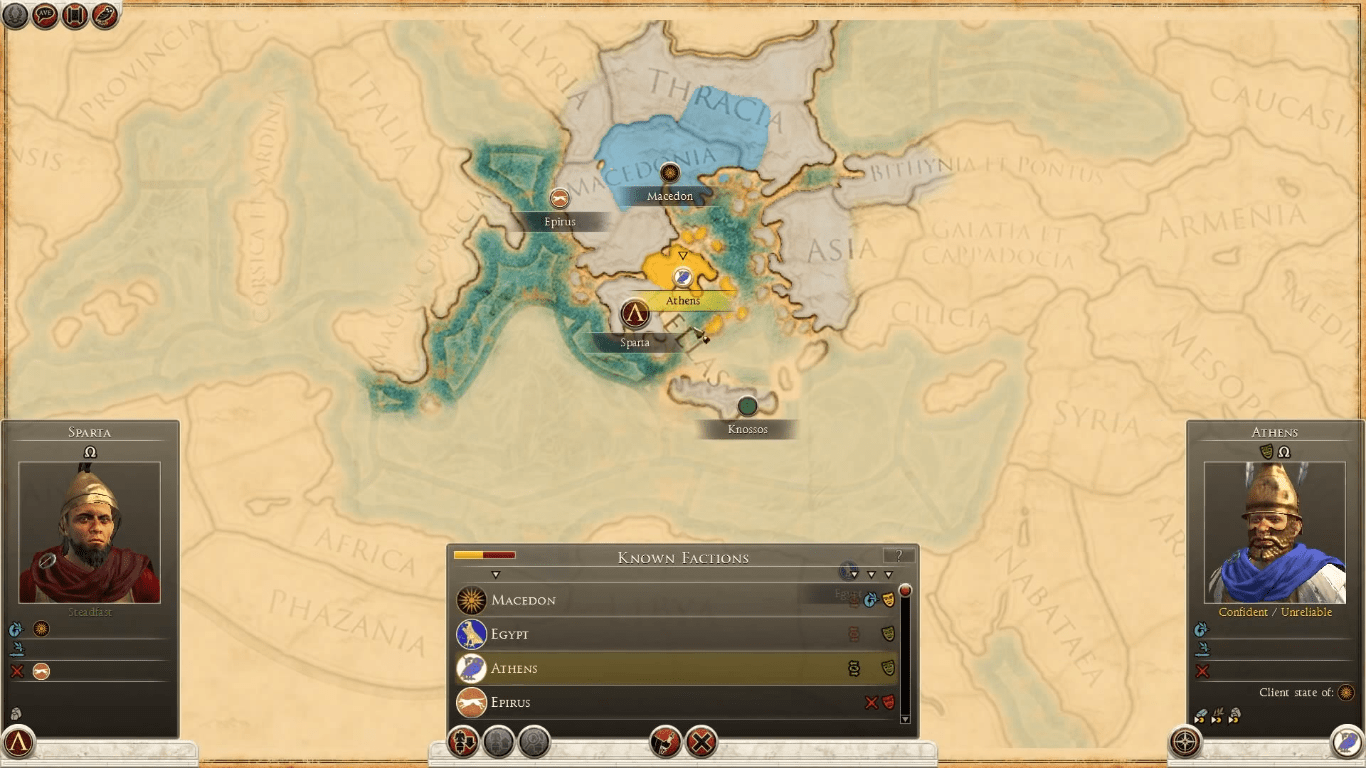Open the rightmost column filter arrow
1366x768 pixels.
click(x=888, y=575)
